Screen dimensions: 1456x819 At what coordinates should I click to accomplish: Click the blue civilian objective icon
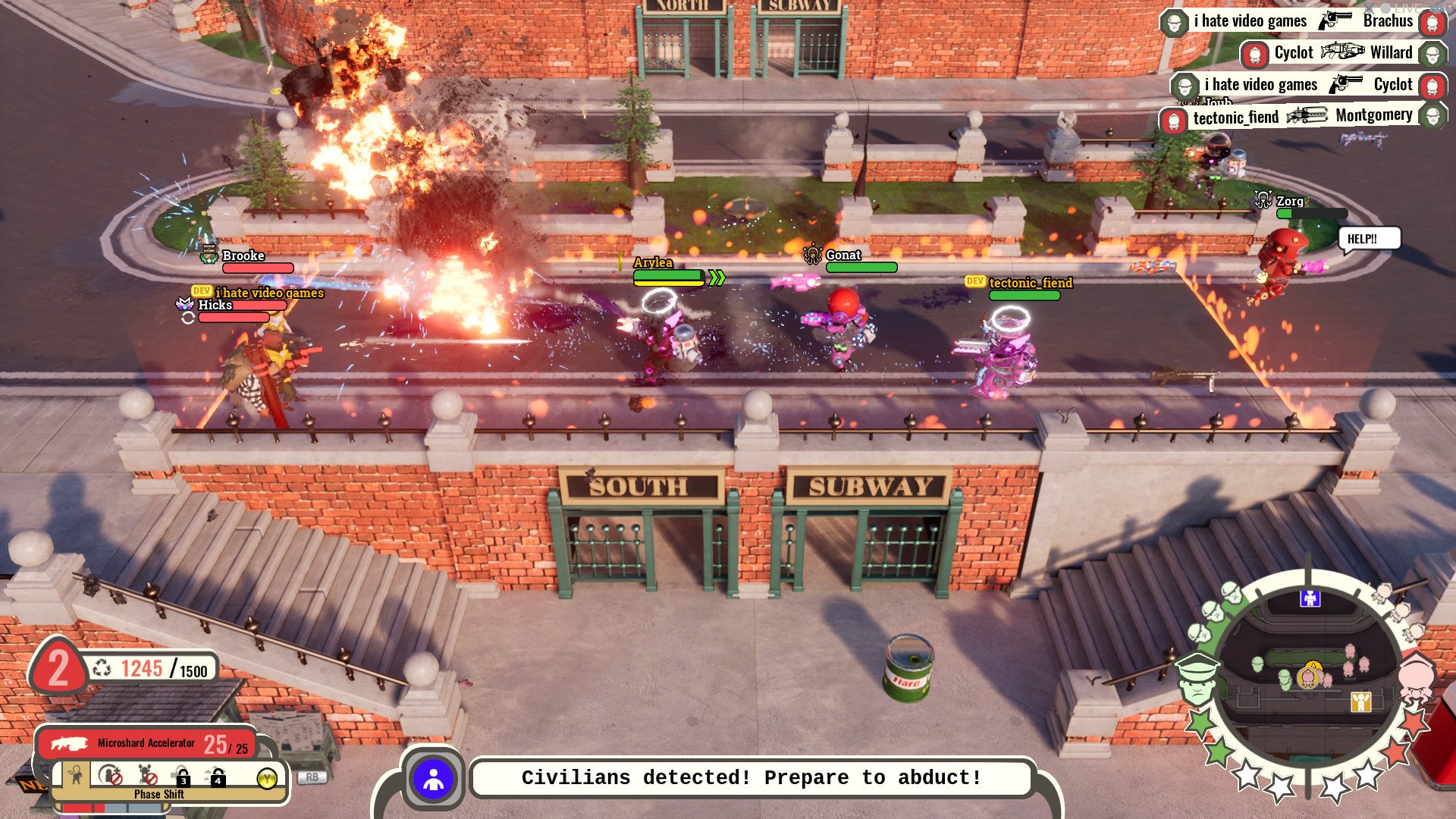433,779
